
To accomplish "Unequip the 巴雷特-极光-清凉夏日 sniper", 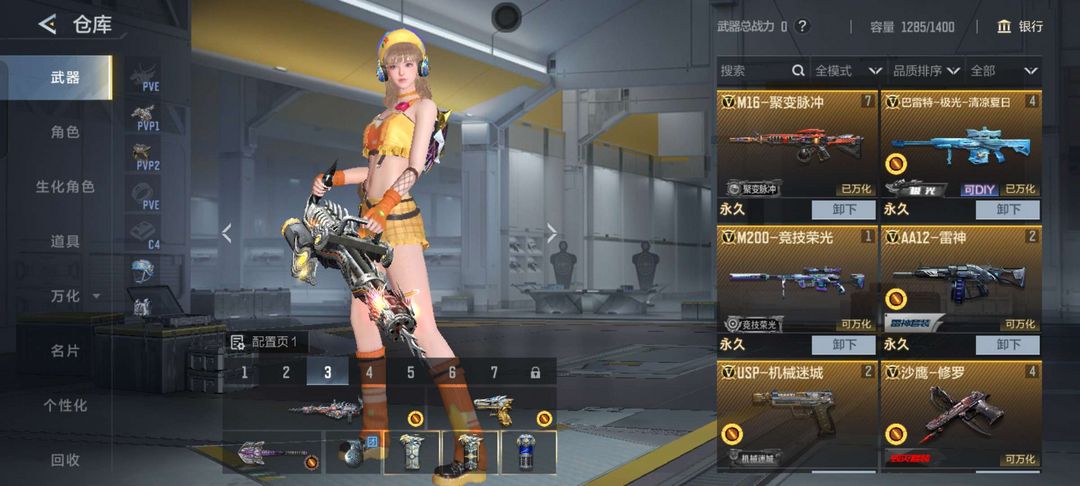I will click(x=1007, y=209).
